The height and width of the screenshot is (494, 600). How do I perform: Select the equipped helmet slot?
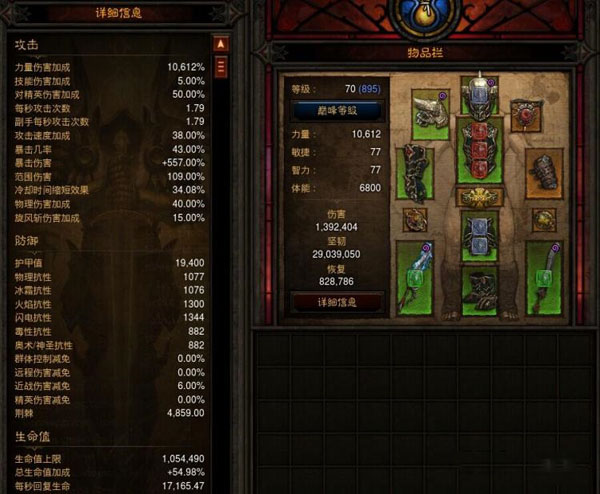tap(479, 93)
